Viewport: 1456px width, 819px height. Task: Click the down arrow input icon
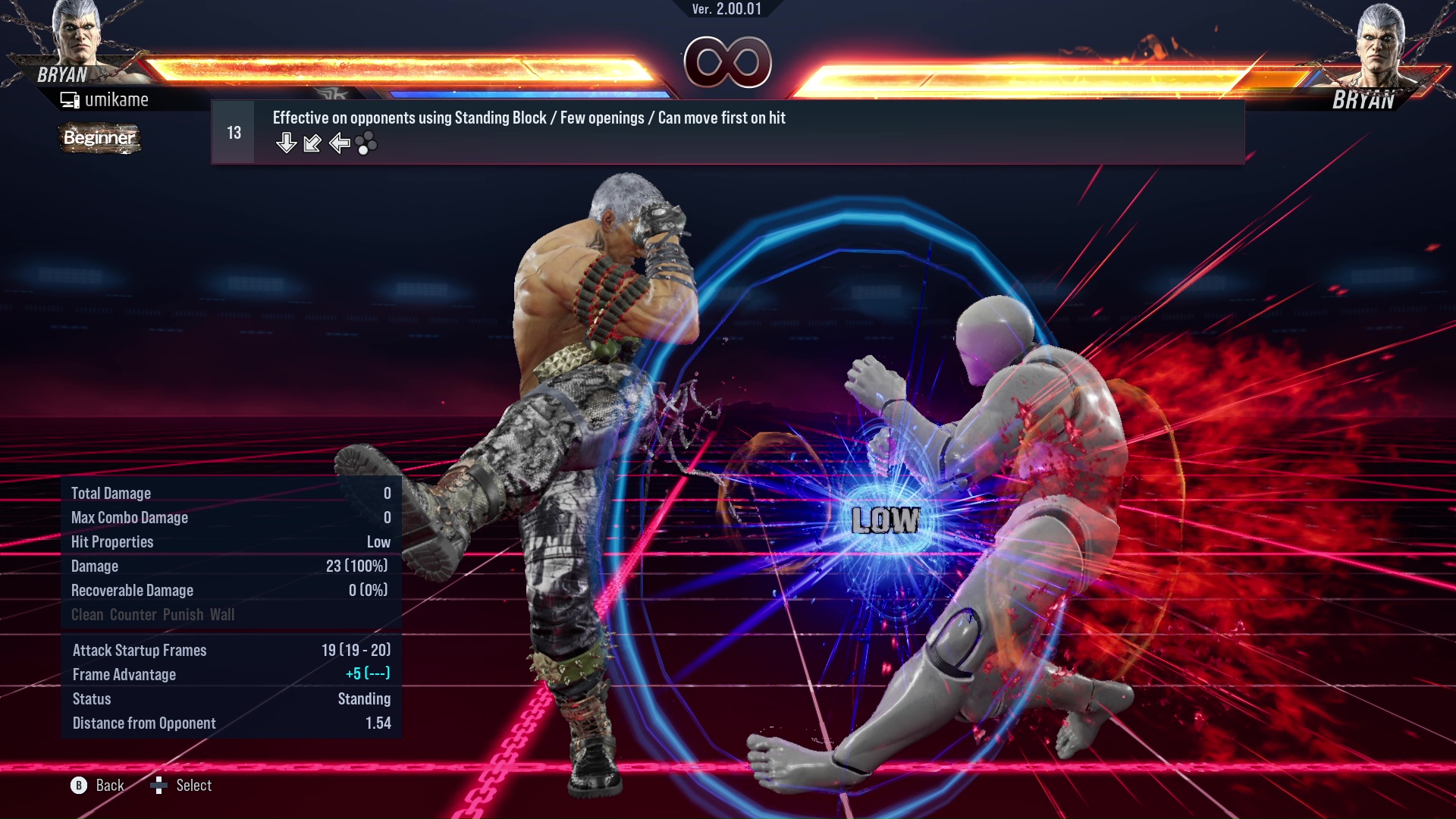click(x=287, y=143)
